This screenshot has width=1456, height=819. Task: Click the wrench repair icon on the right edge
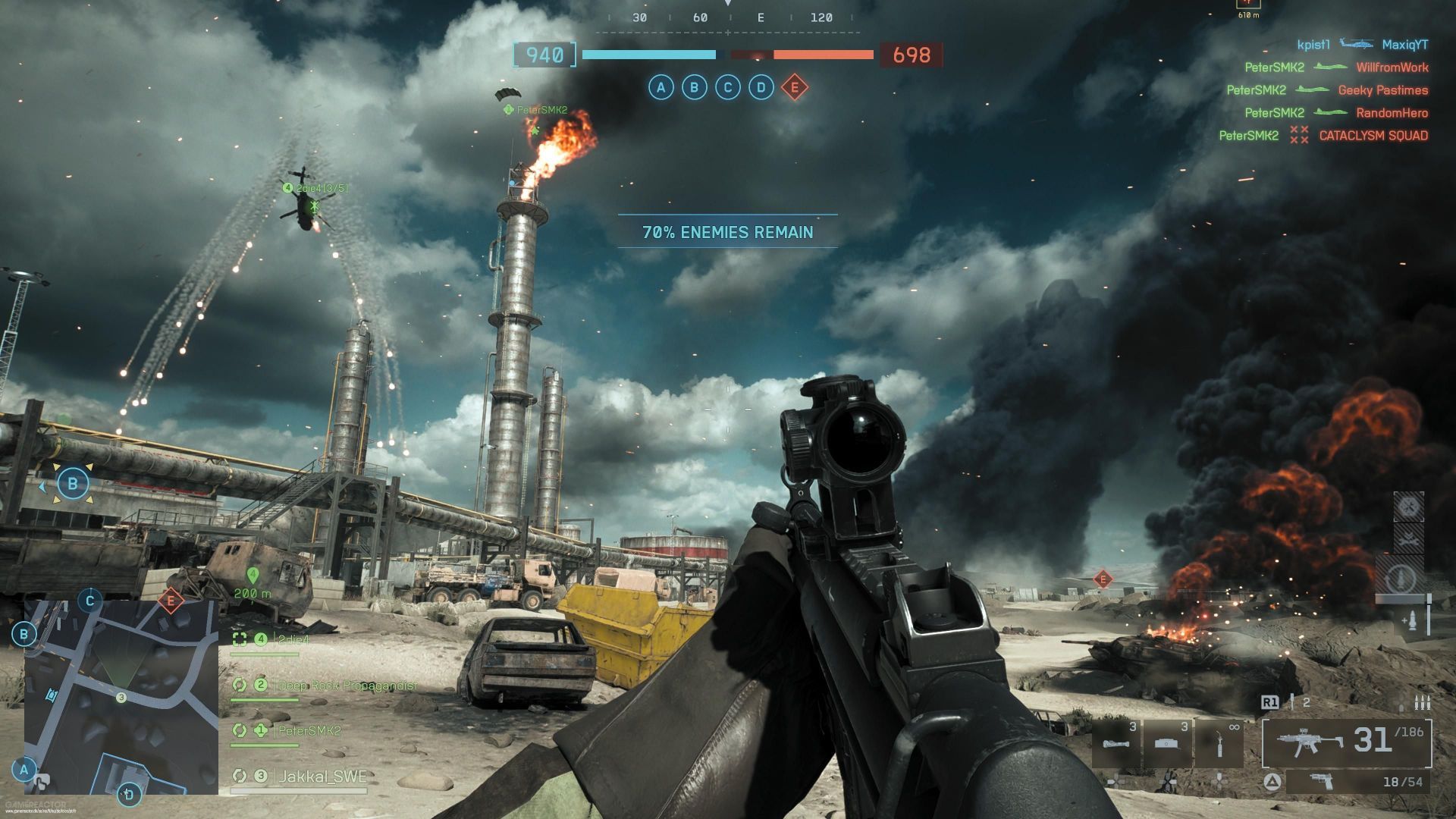(1407, 540)
